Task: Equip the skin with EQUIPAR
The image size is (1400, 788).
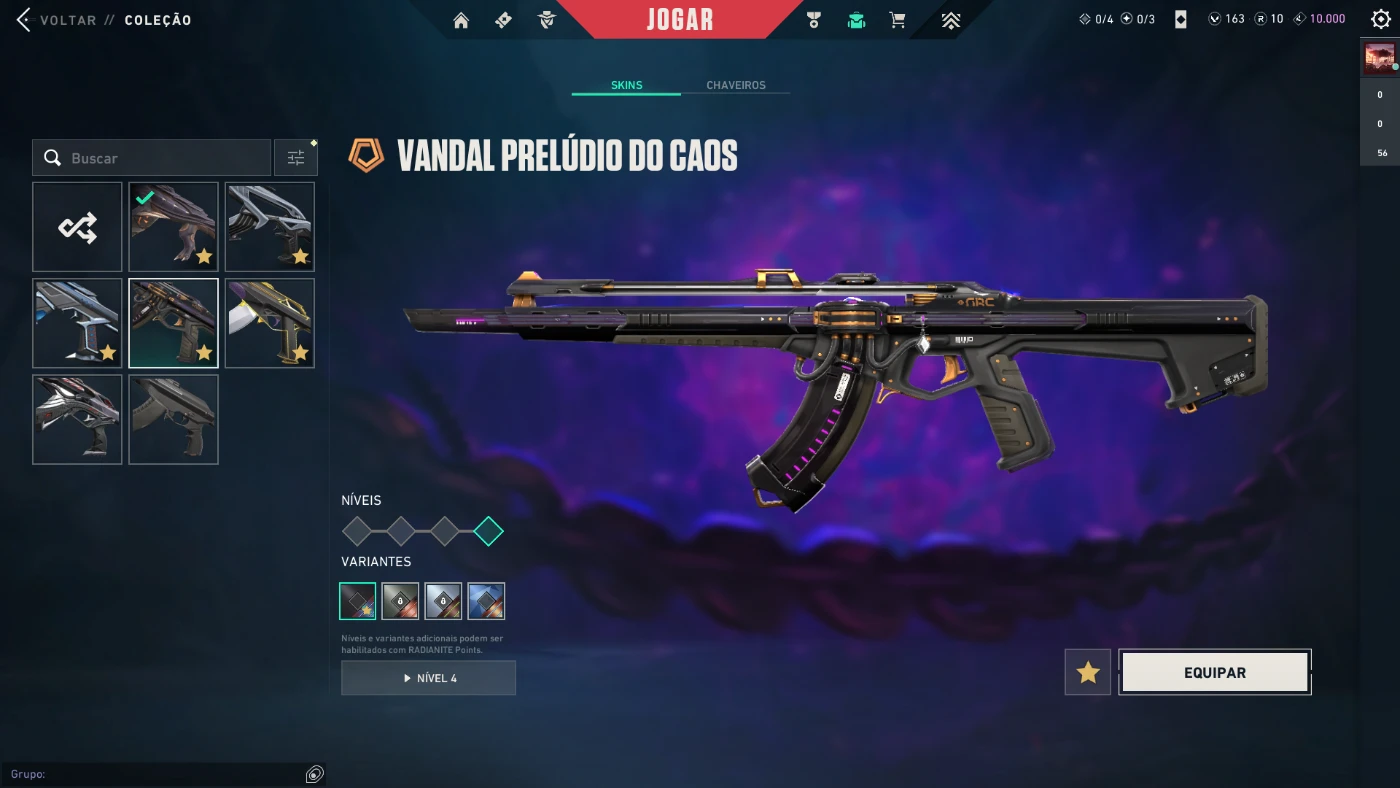Action: pyautogui.click(x=1214, y=673)
